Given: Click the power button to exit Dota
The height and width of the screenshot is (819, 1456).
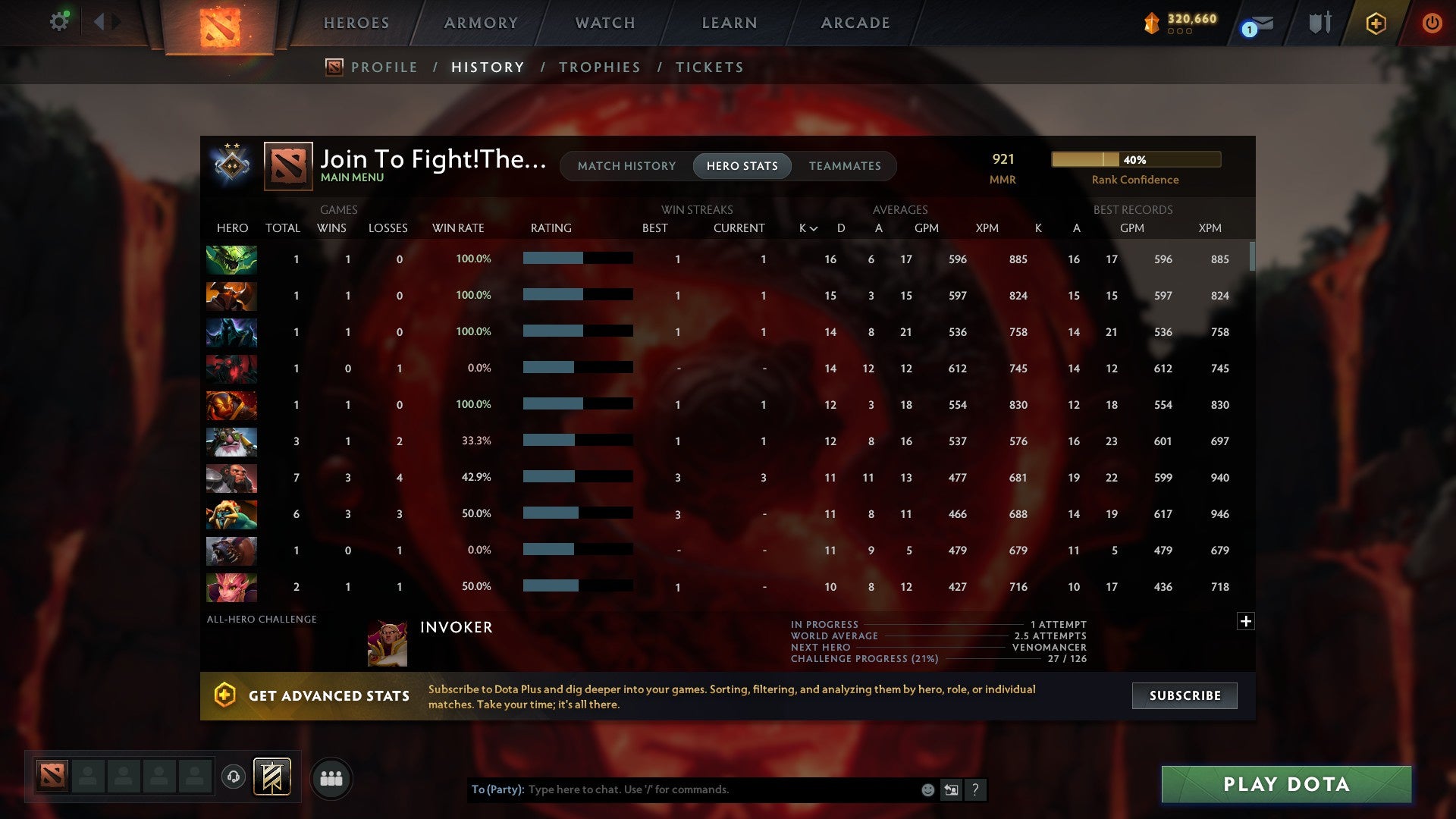Looking at the screenshot, I should [x=1432, y=23].
